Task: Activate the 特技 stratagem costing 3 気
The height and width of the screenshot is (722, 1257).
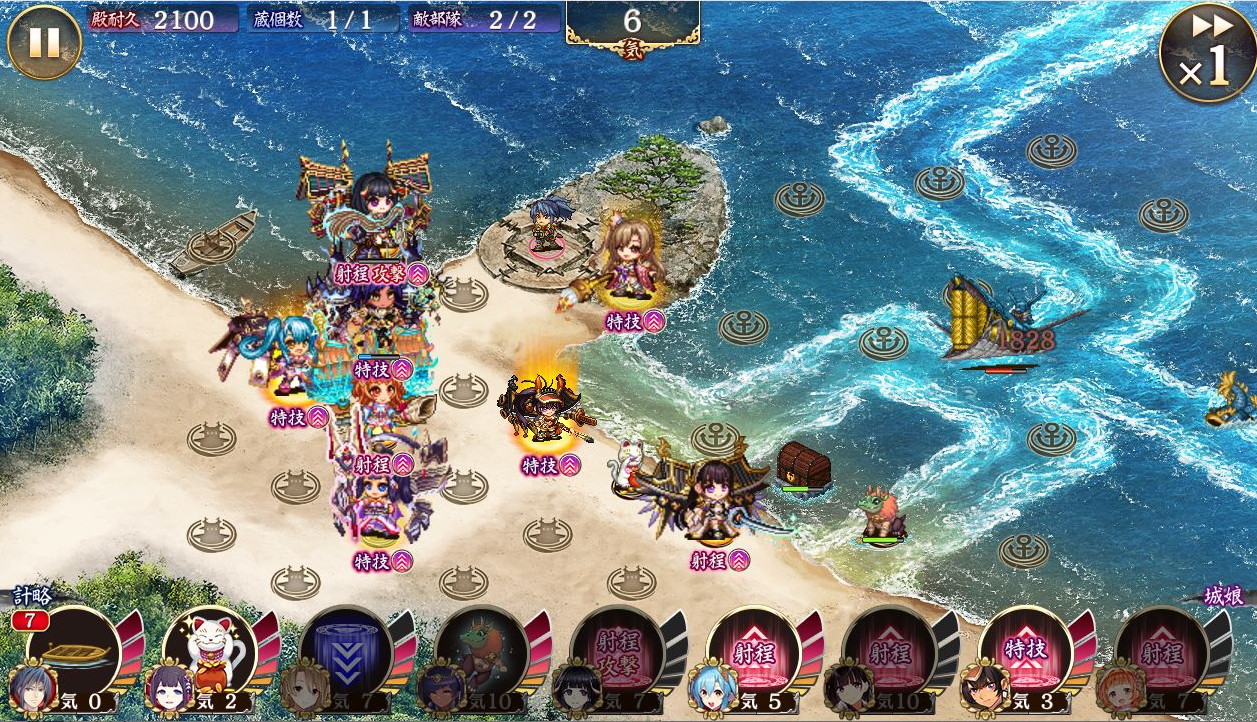Action: (1026, 652)
